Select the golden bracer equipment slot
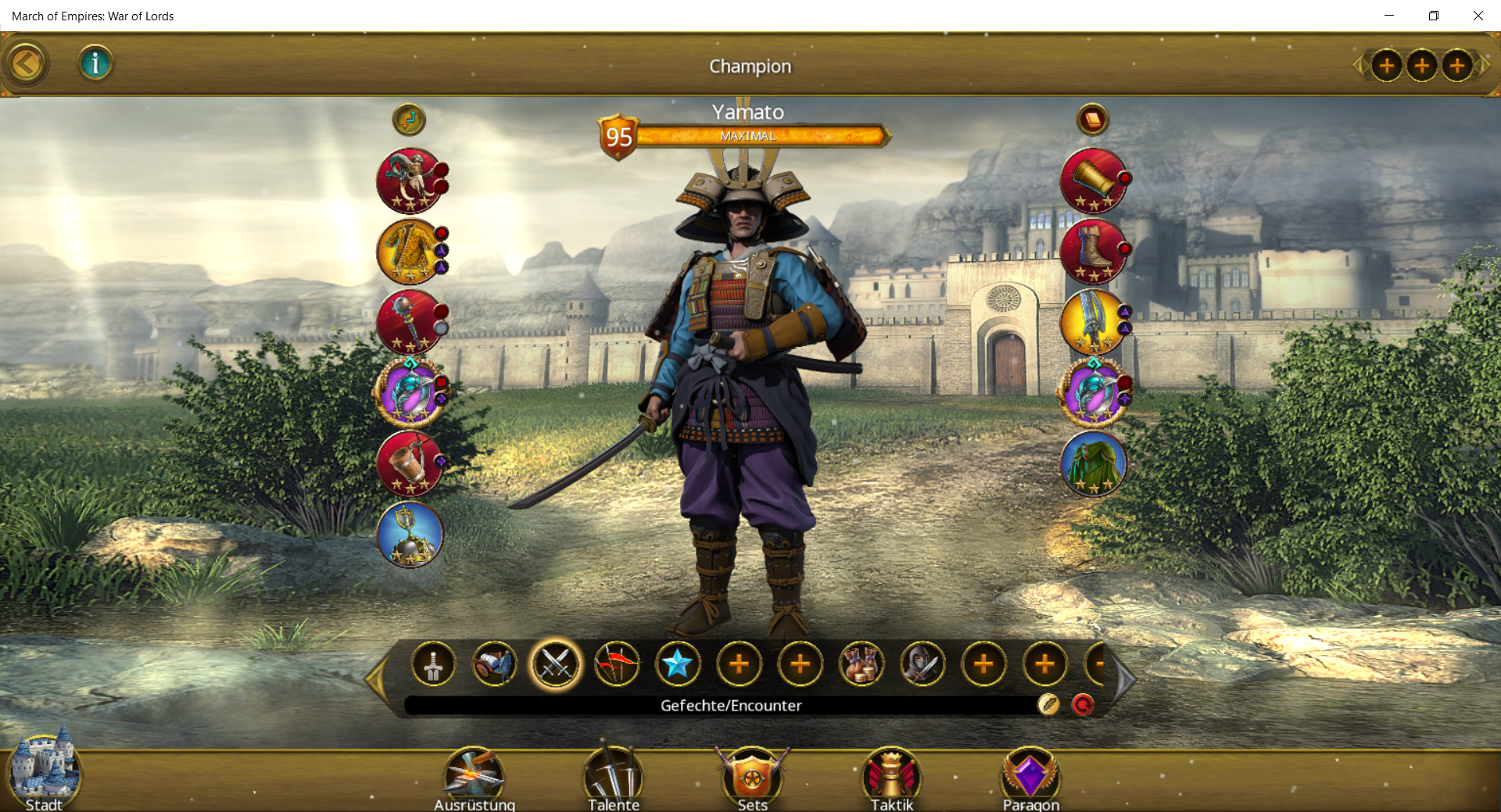The width and height of the screenshot is (1501, 812). tap(1093, 181)
